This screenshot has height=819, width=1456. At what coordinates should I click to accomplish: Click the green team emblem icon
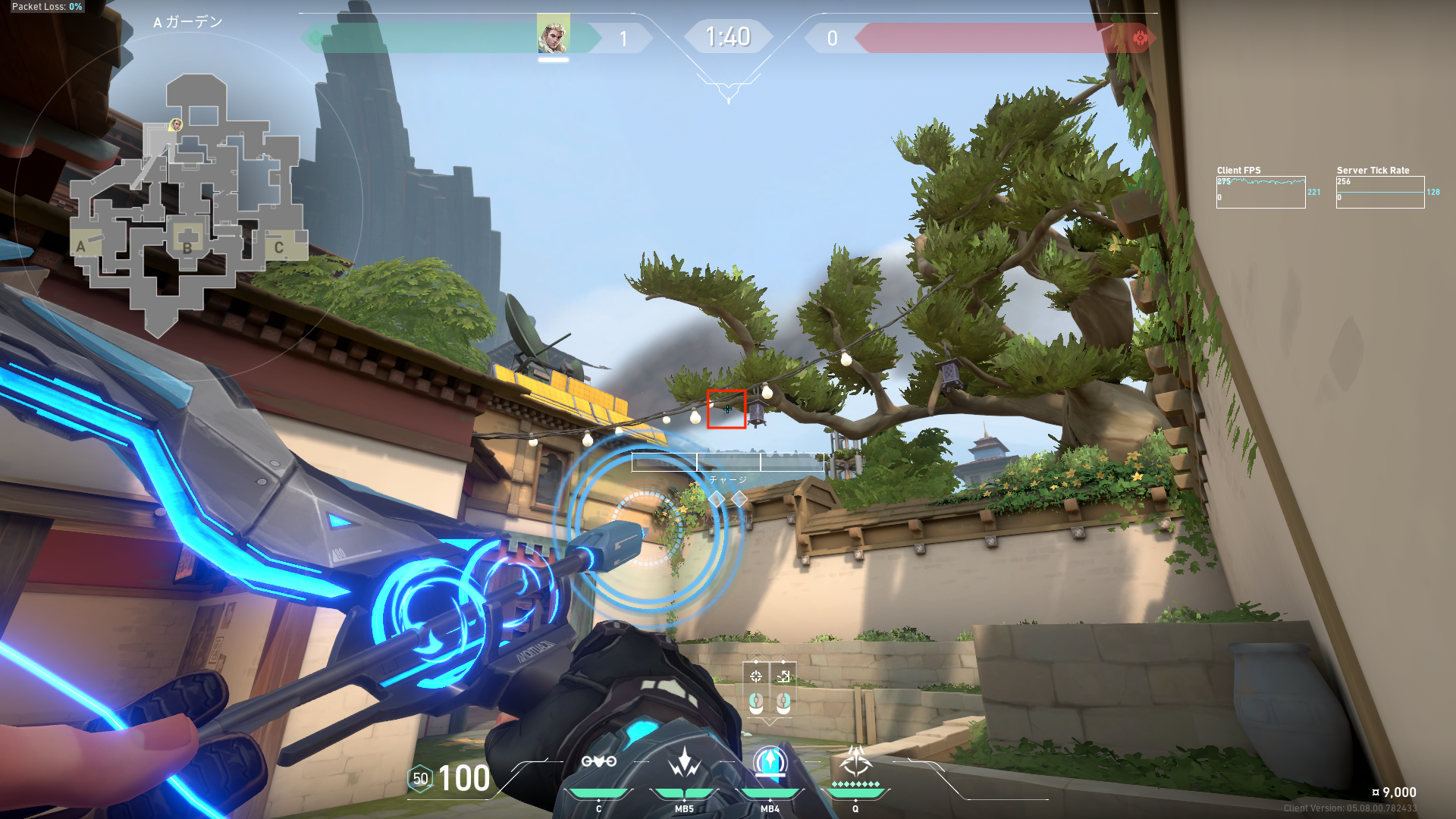click(x=315, y=38)
